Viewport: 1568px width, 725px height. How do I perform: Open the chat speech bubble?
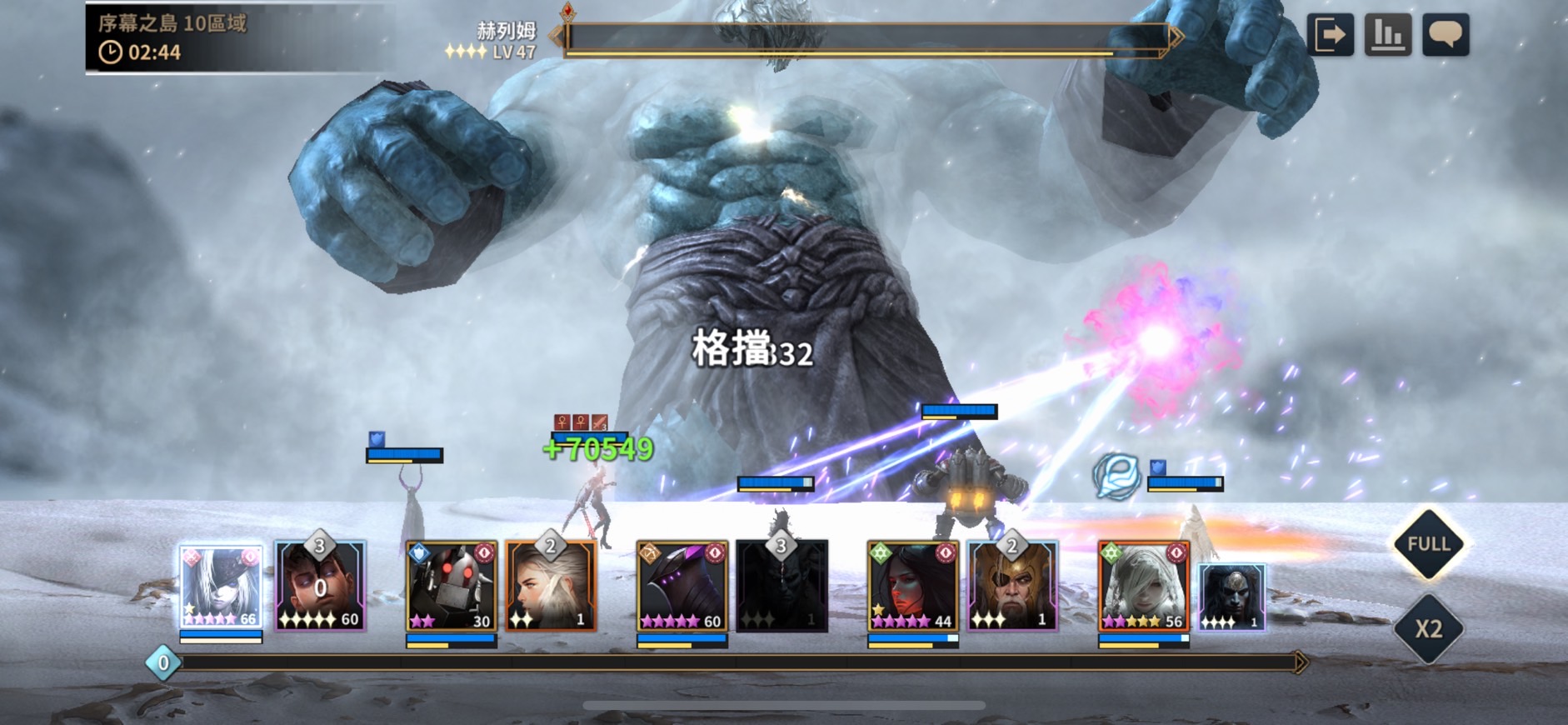(x=1445, y=35)
